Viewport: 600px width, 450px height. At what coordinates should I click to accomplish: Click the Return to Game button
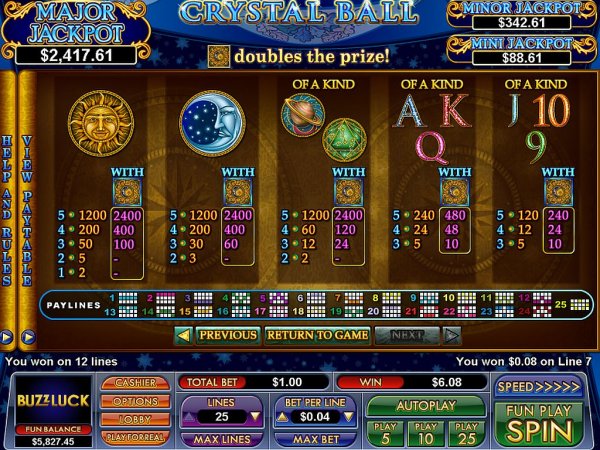[x=317, y=336]
